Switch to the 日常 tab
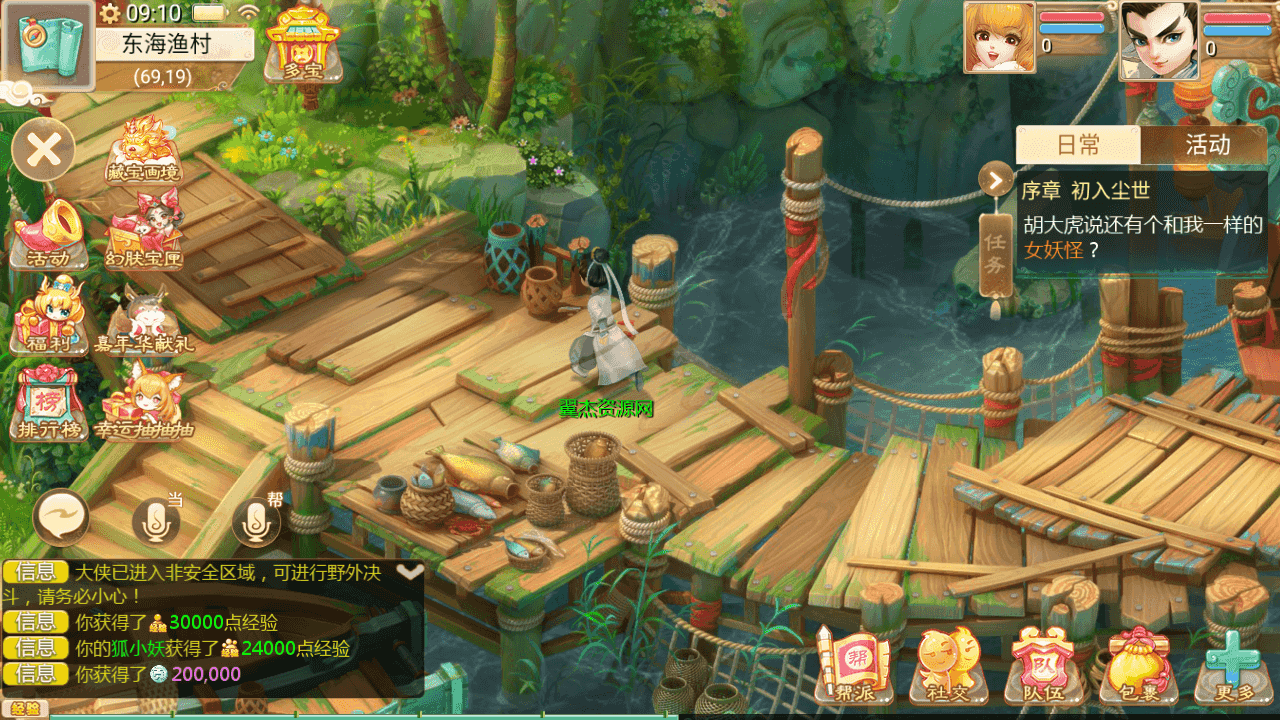Screen dimensions: 1280x720 1078,145
